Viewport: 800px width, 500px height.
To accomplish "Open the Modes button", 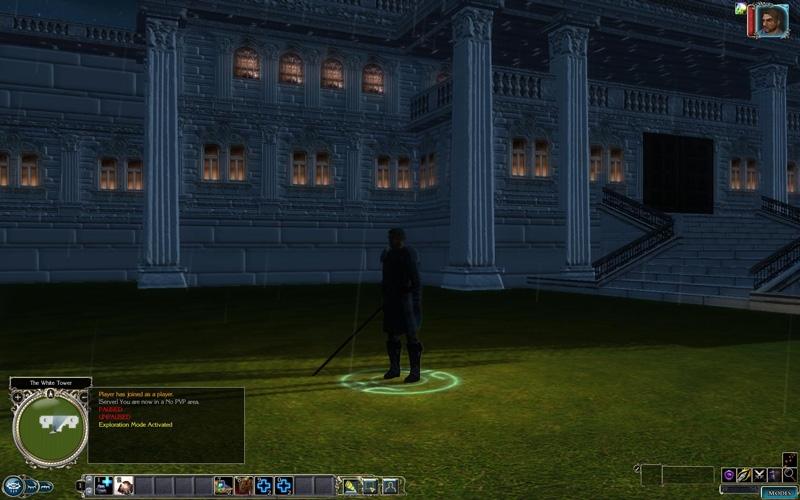I will [779, 492].
